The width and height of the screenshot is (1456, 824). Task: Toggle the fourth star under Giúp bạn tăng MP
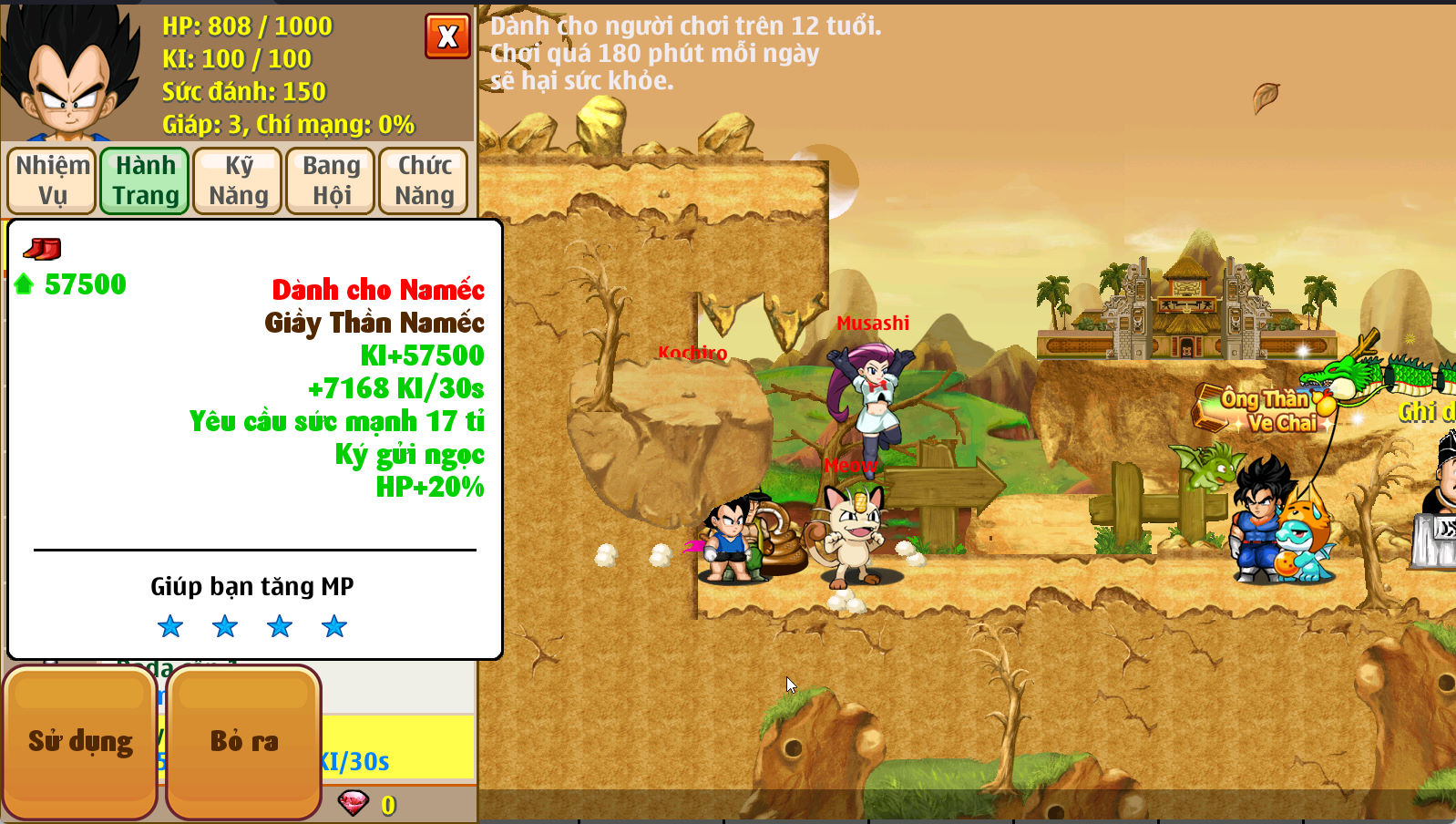(333, 626)
